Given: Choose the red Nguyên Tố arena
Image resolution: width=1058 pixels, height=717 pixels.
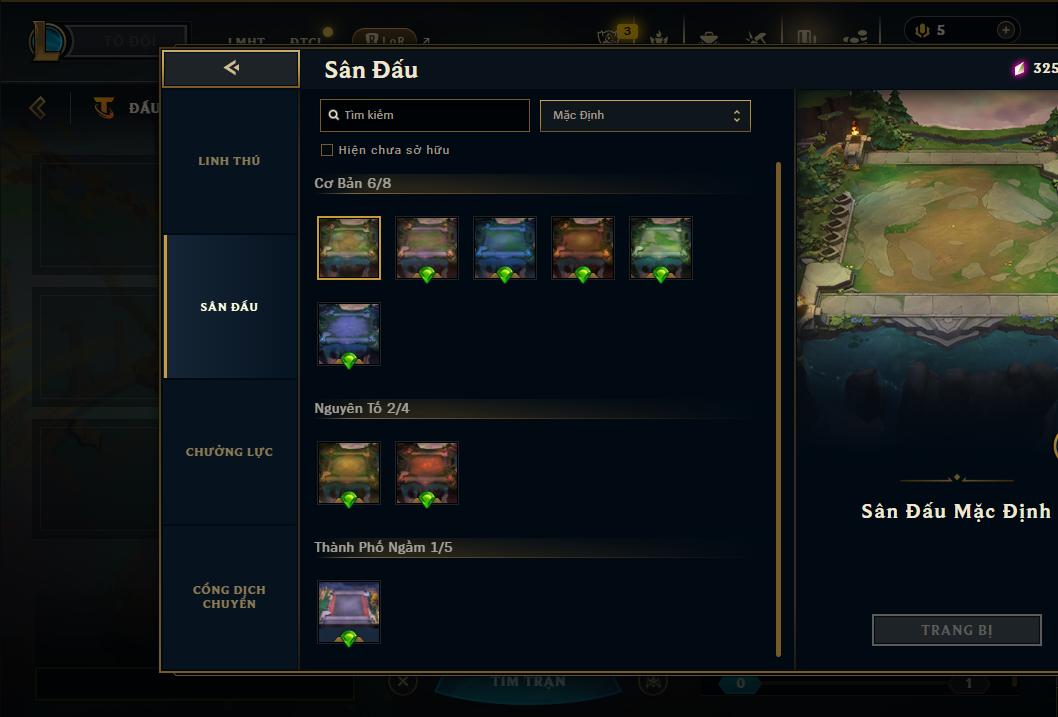Looking at the screenshot, I should tap(427, 473).
